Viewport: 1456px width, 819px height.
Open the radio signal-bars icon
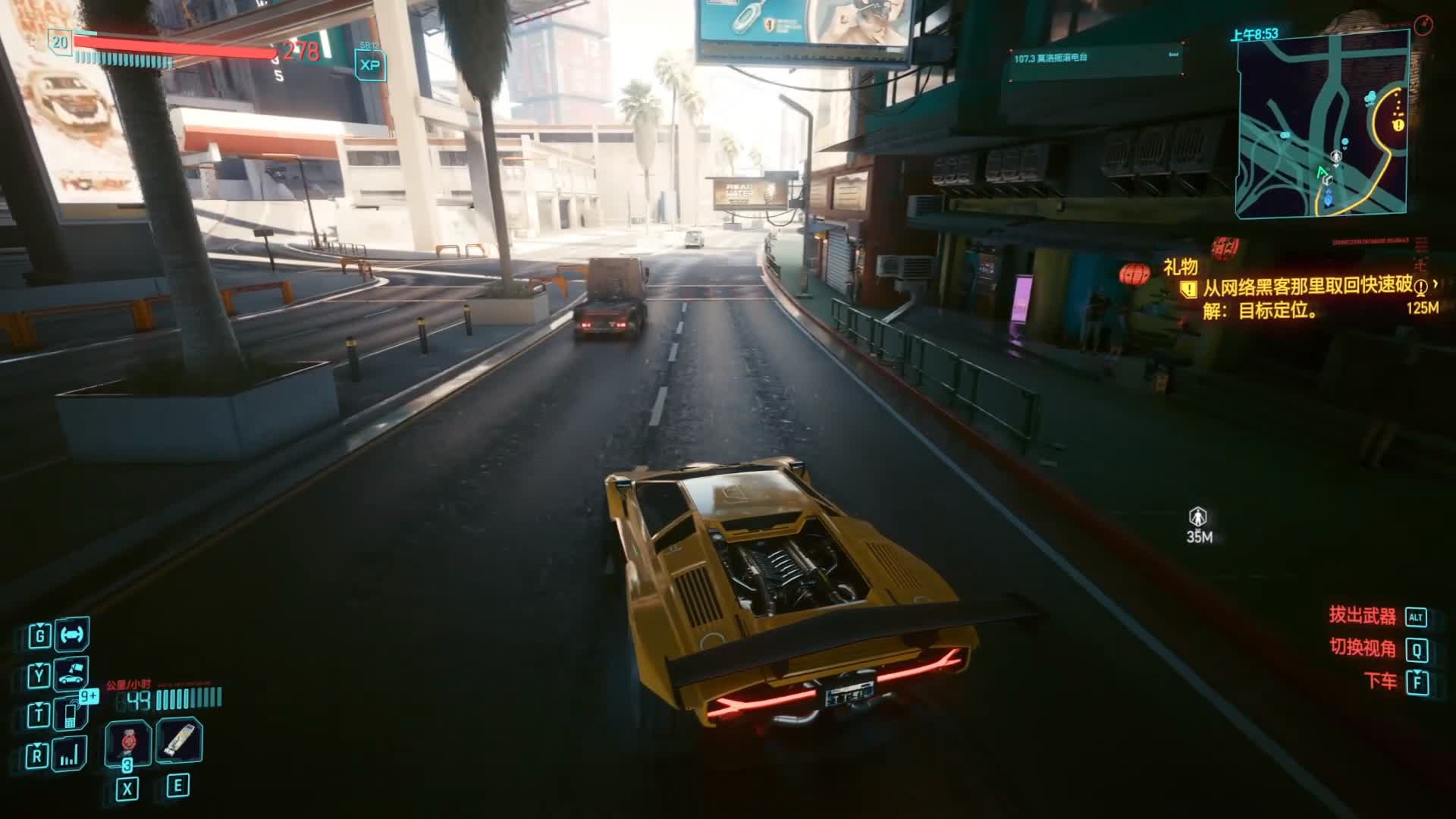[70, 755]
